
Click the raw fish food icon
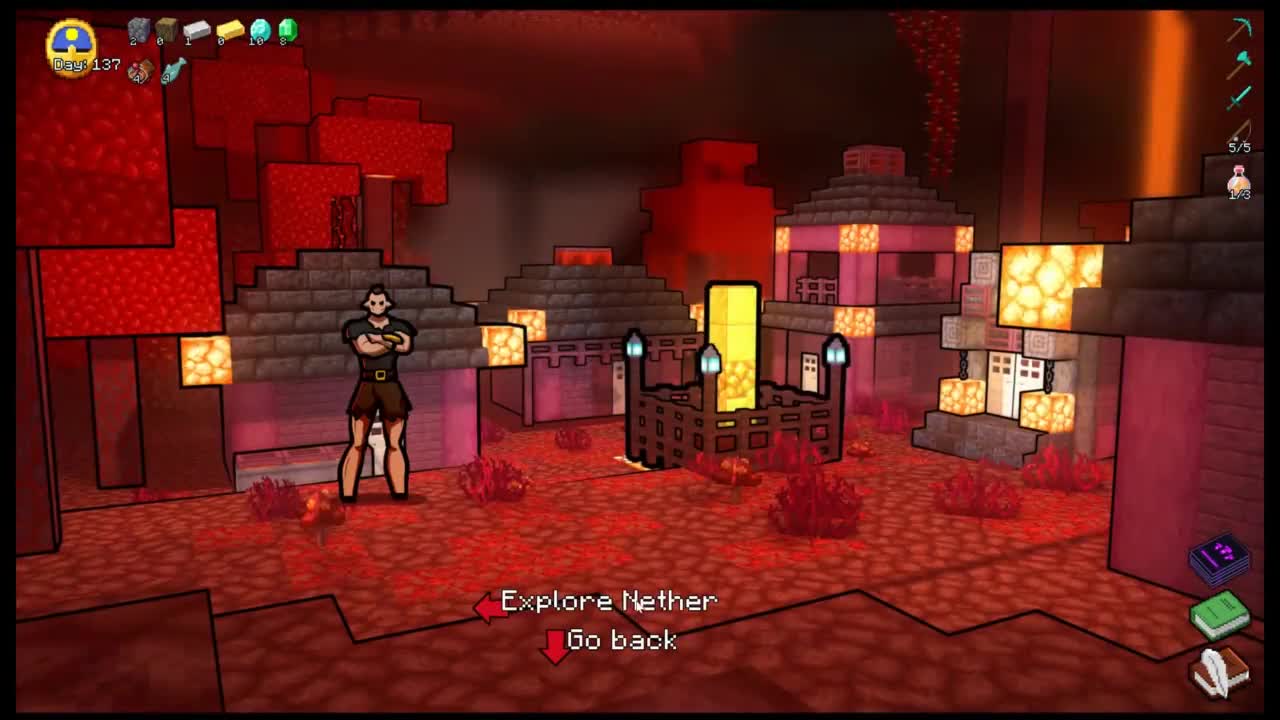[174, 70]
